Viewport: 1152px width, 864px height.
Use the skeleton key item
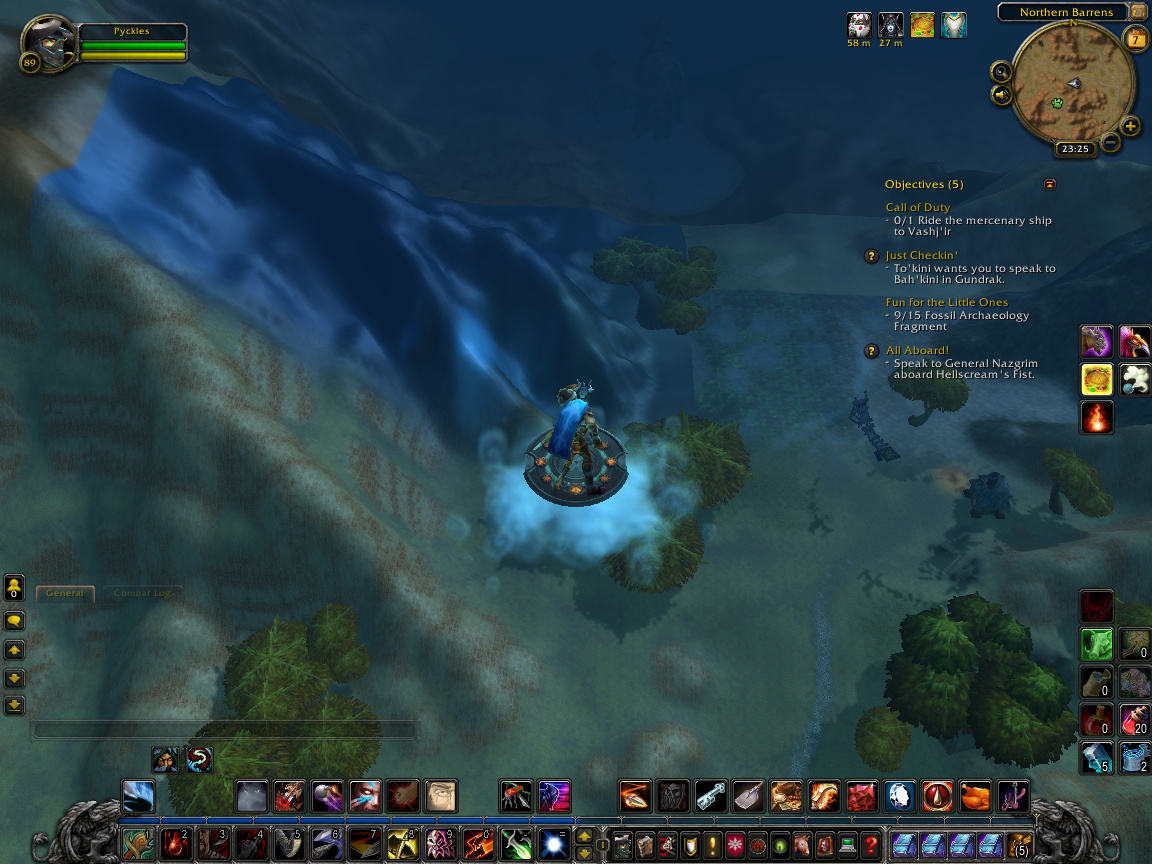(711, 796)
